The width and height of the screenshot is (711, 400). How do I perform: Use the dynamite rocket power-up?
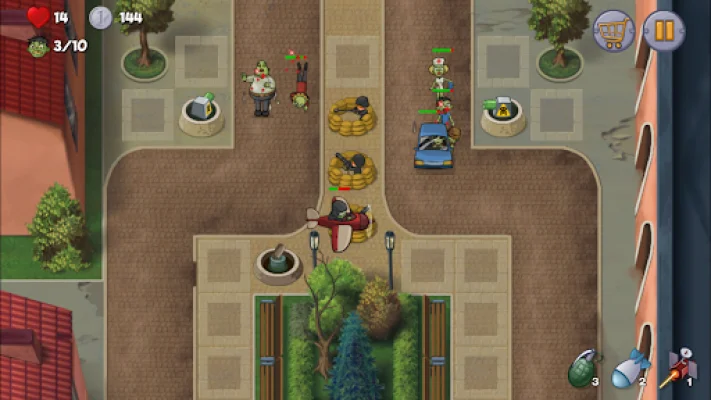point(677,367)
